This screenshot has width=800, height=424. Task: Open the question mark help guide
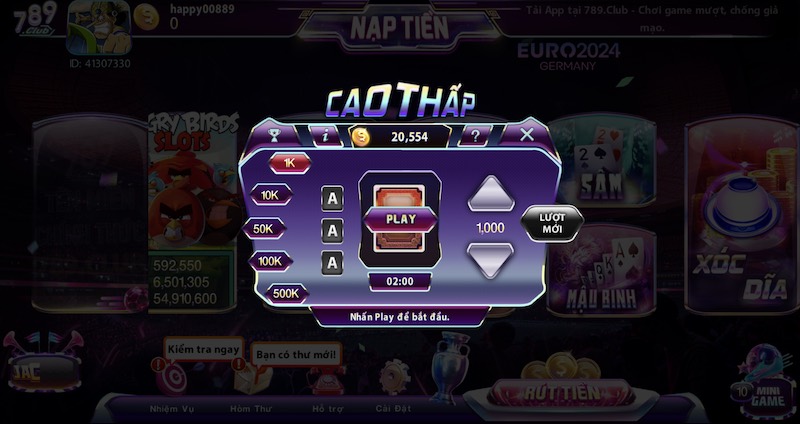pyautogui.click(x=474, y=136)
